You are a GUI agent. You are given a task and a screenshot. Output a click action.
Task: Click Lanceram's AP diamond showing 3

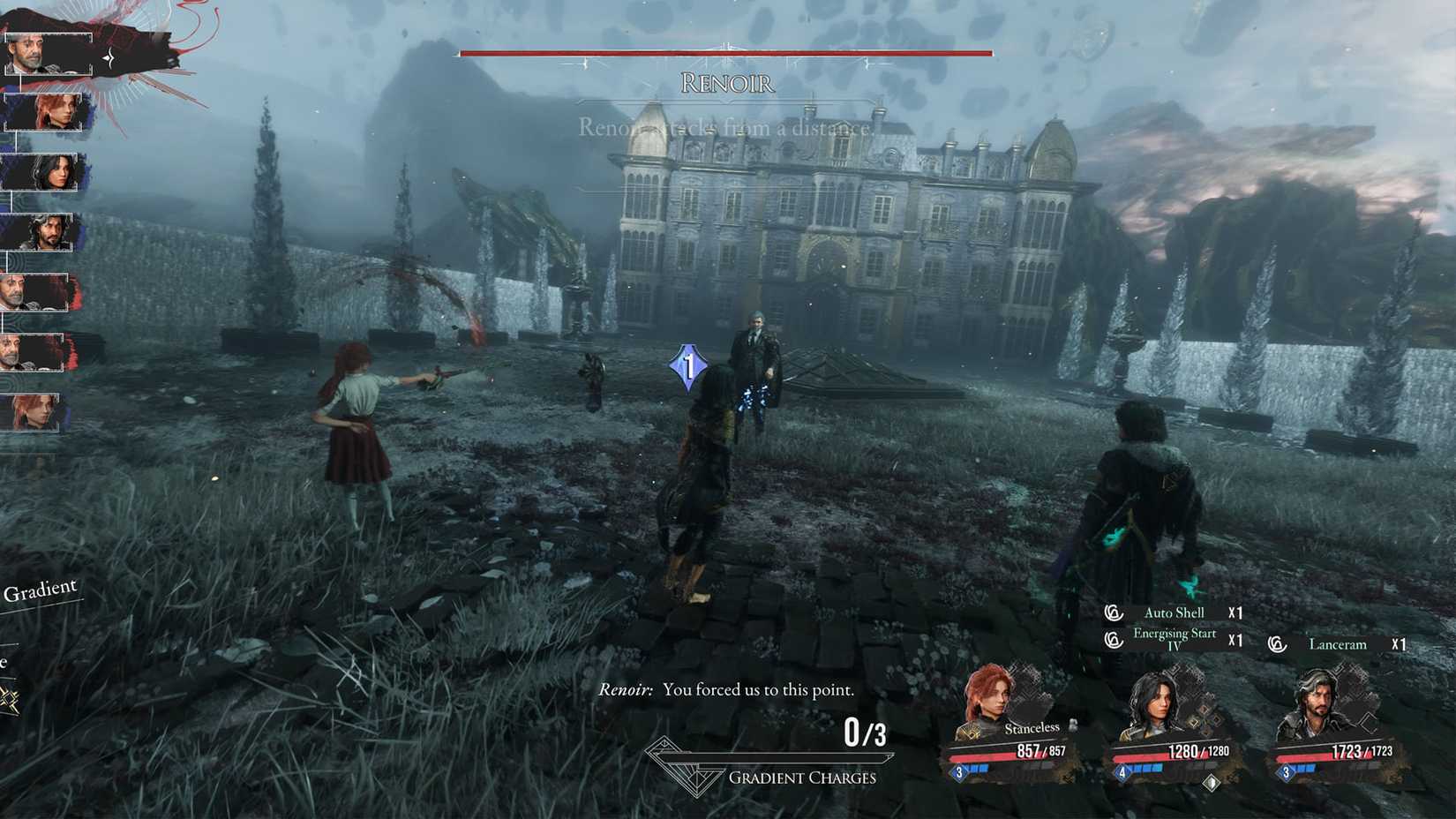[x=1287, y=773]
